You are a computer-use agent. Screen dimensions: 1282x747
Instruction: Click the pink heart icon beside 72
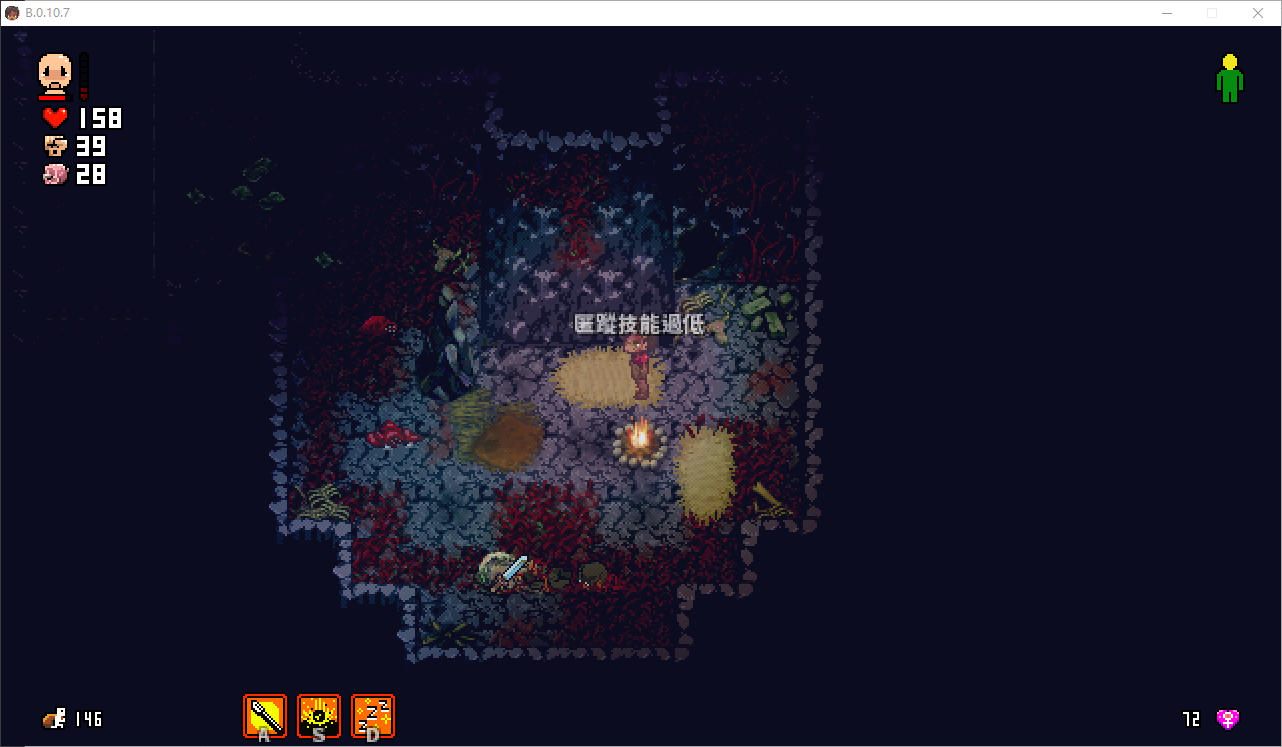[1227, 718]
